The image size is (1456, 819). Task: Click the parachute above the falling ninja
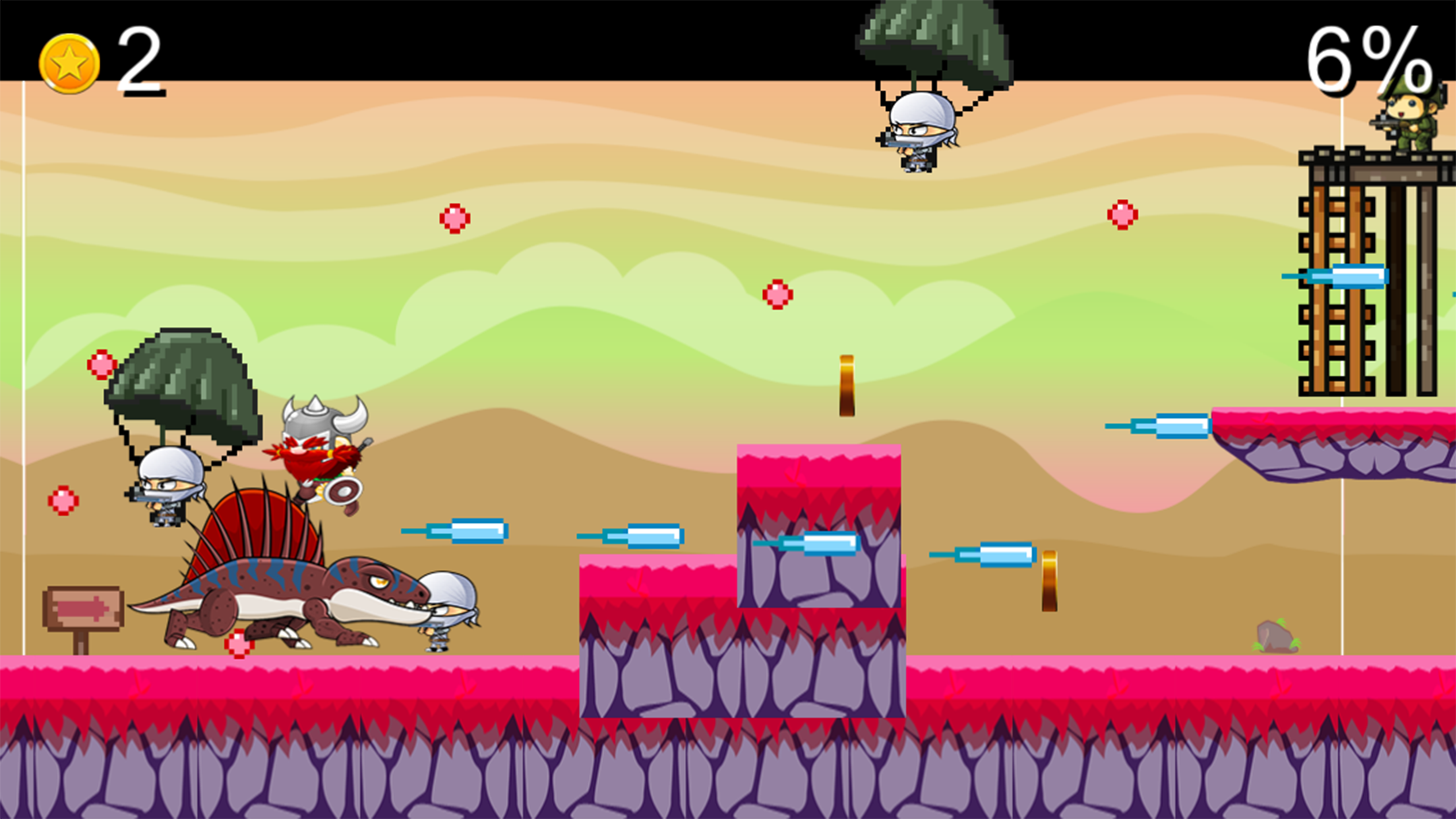tap(923, 40)
